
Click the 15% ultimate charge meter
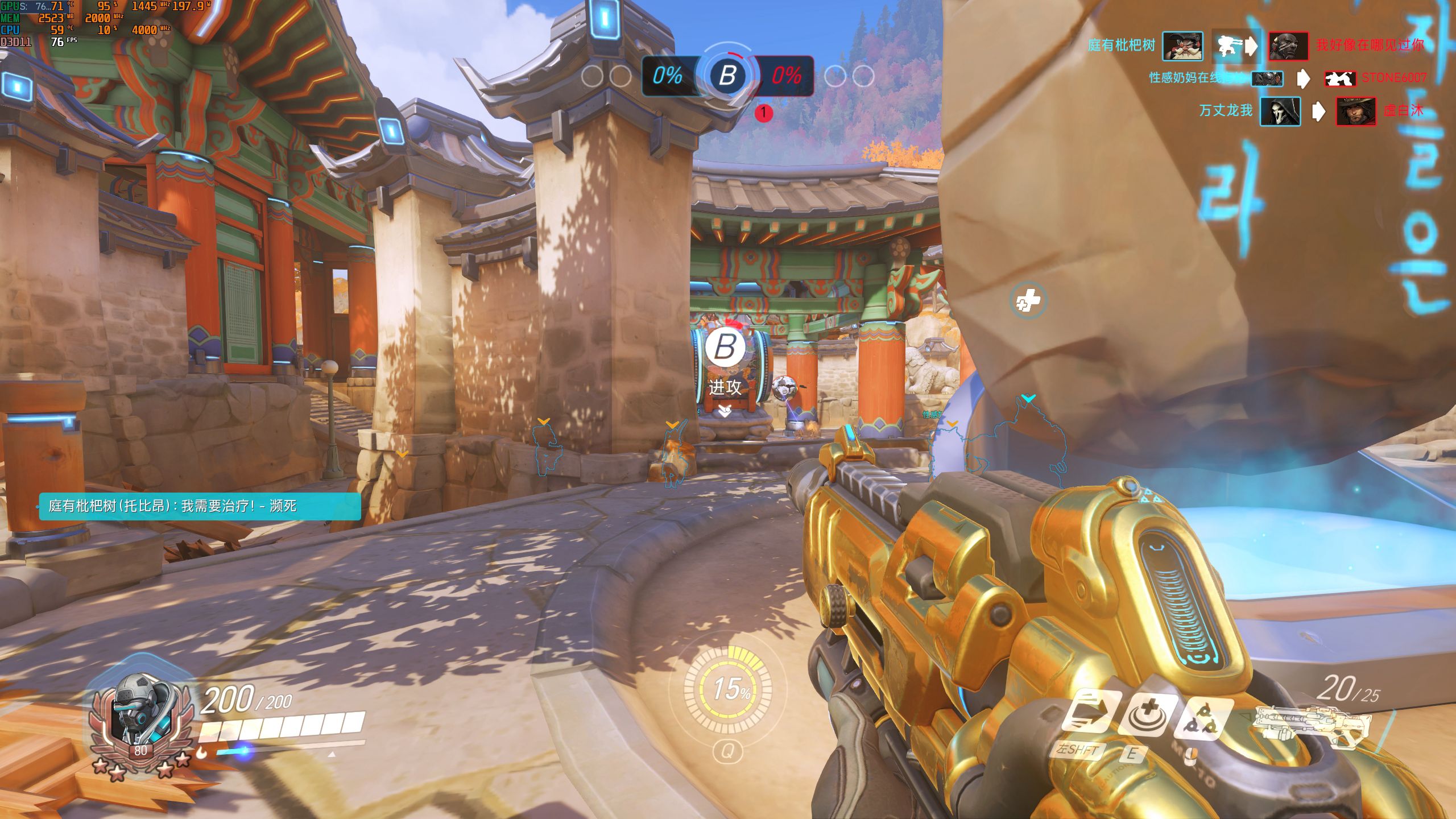pos(728,689)
